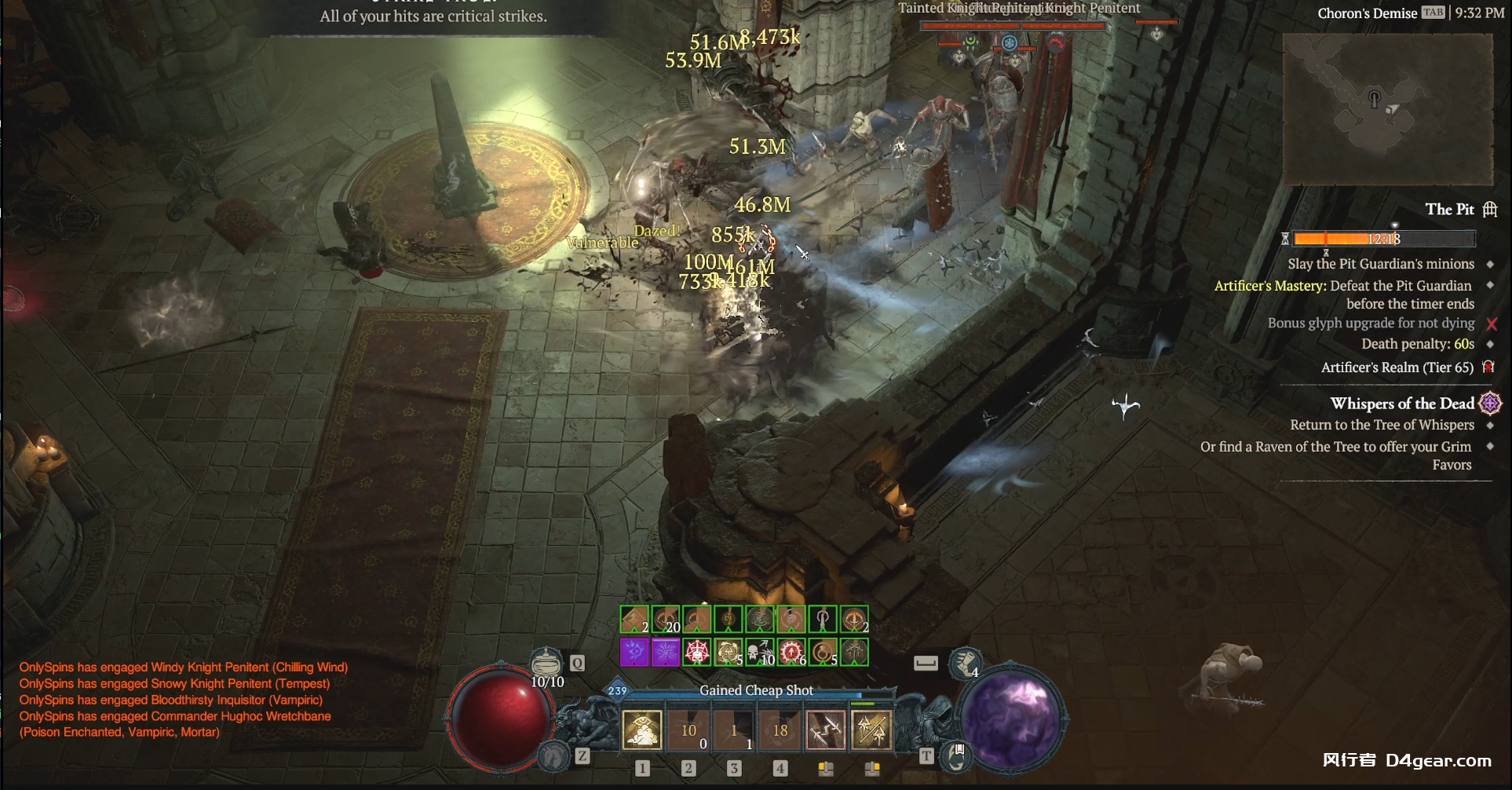Select the purple energy globe
The image size is (1512, 790).
[x=1011, y=718]
